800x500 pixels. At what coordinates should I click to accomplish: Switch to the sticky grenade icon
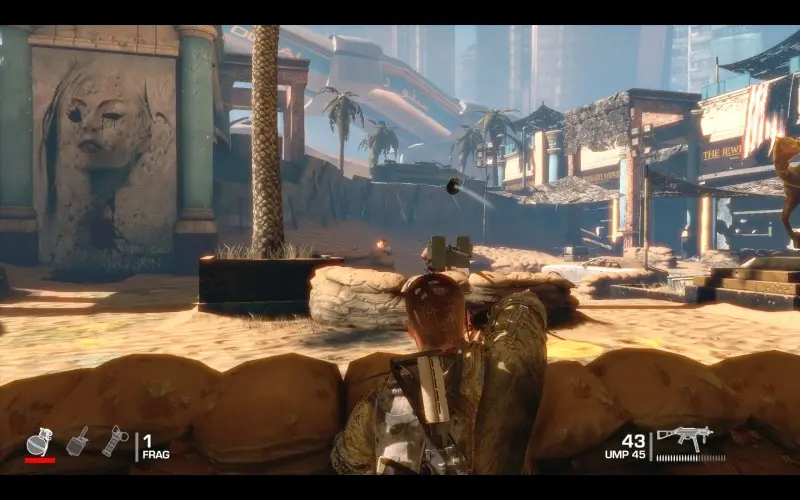(77, 441)
